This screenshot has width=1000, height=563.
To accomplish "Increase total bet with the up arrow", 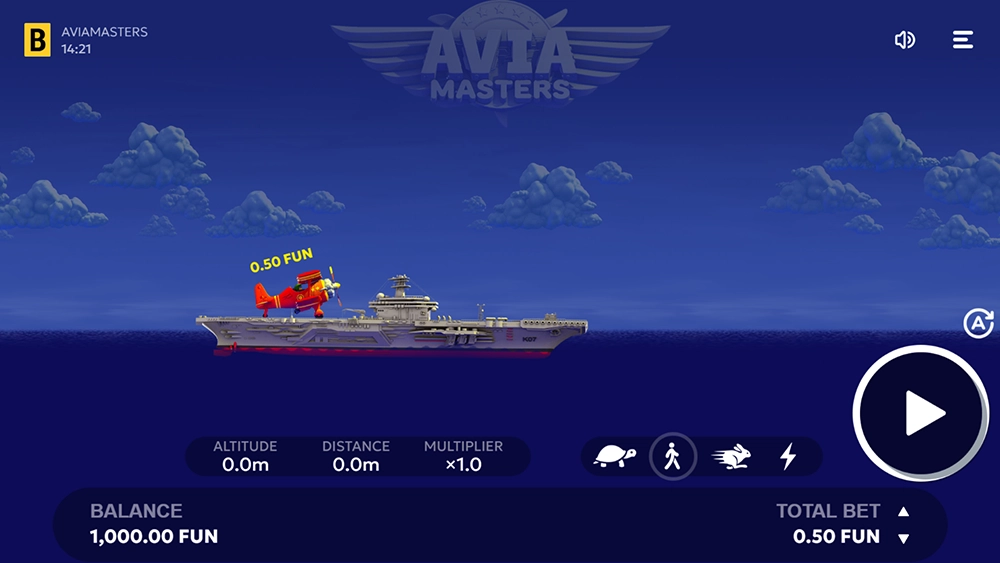I will coord(904,512).
